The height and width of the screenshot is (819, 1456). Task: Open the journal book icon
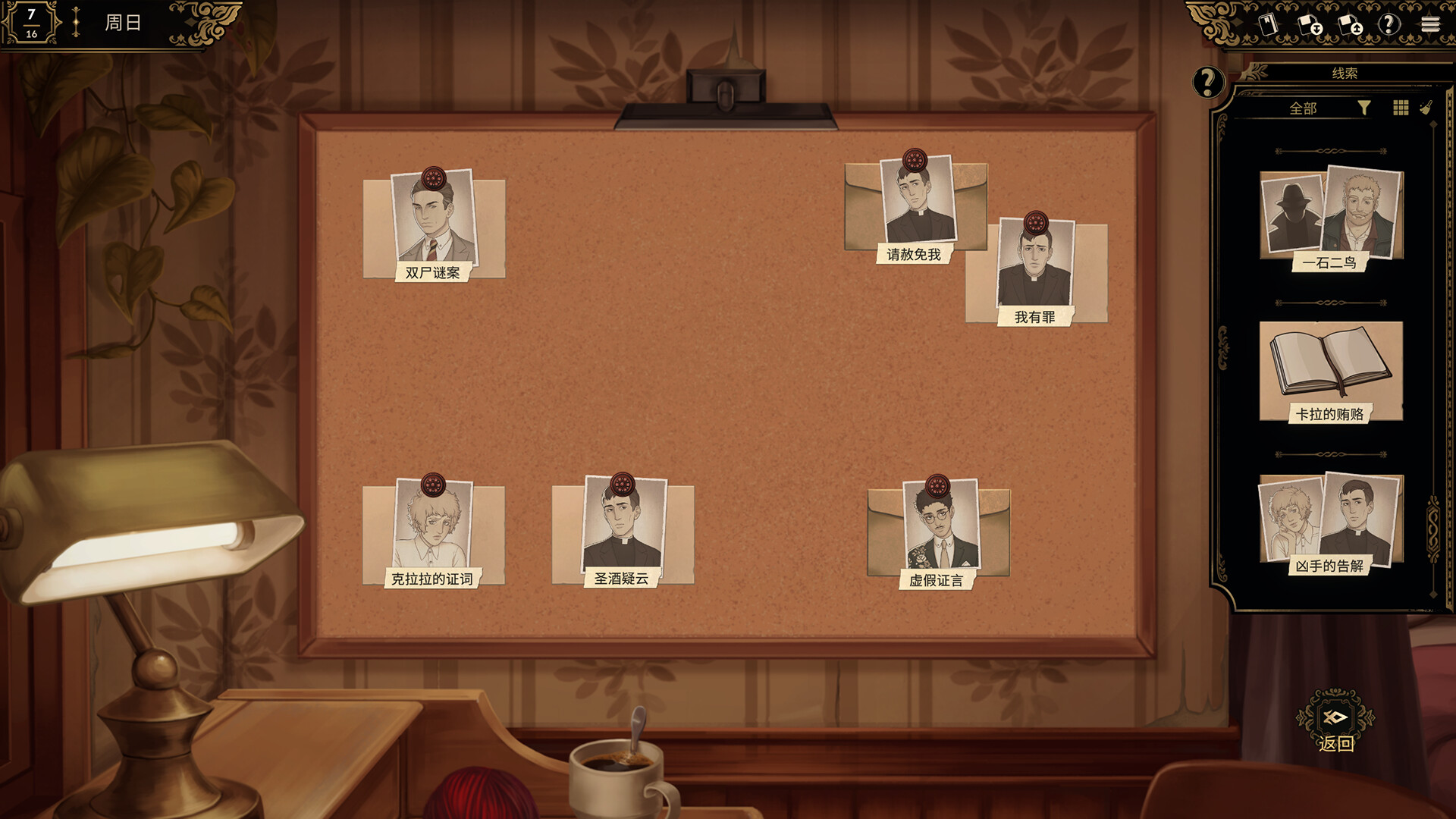tap(1269, 24)
